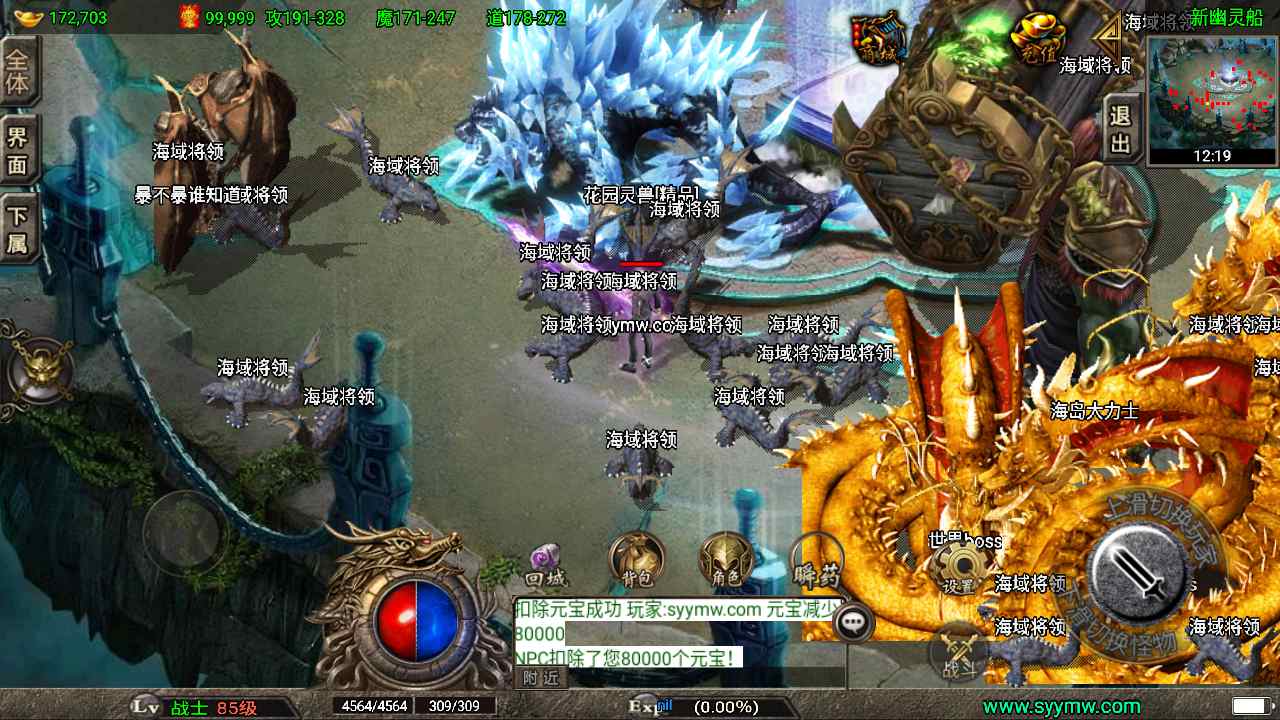Open the 背包 backpack
1280x720 pixels.
pos(637,560)
